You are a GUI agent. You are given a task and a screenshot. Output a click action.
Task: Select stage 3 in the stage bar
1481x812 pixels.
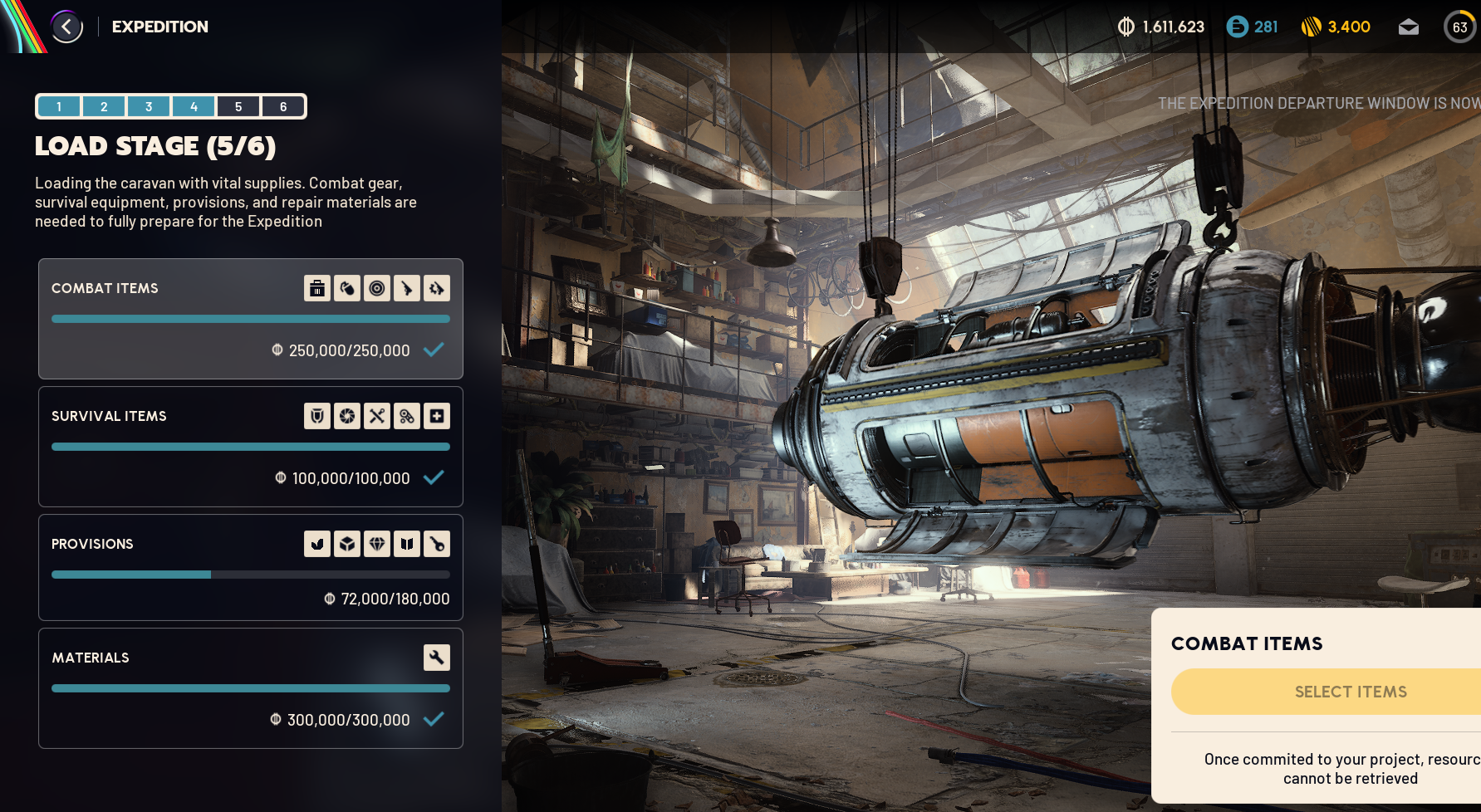(x=149, y=106)
